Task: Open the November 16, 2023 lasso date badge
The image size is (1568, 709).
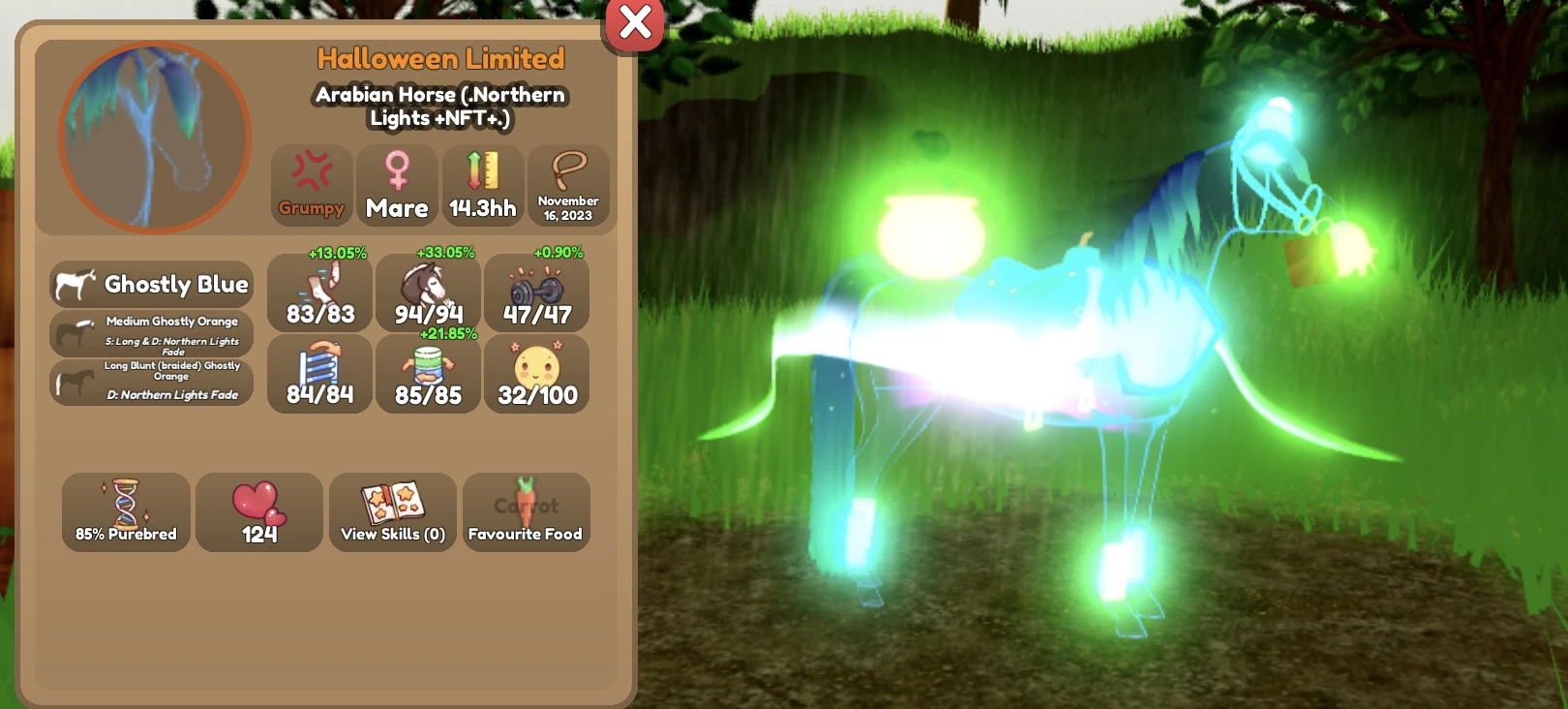Action: click(x=568, y=186)
